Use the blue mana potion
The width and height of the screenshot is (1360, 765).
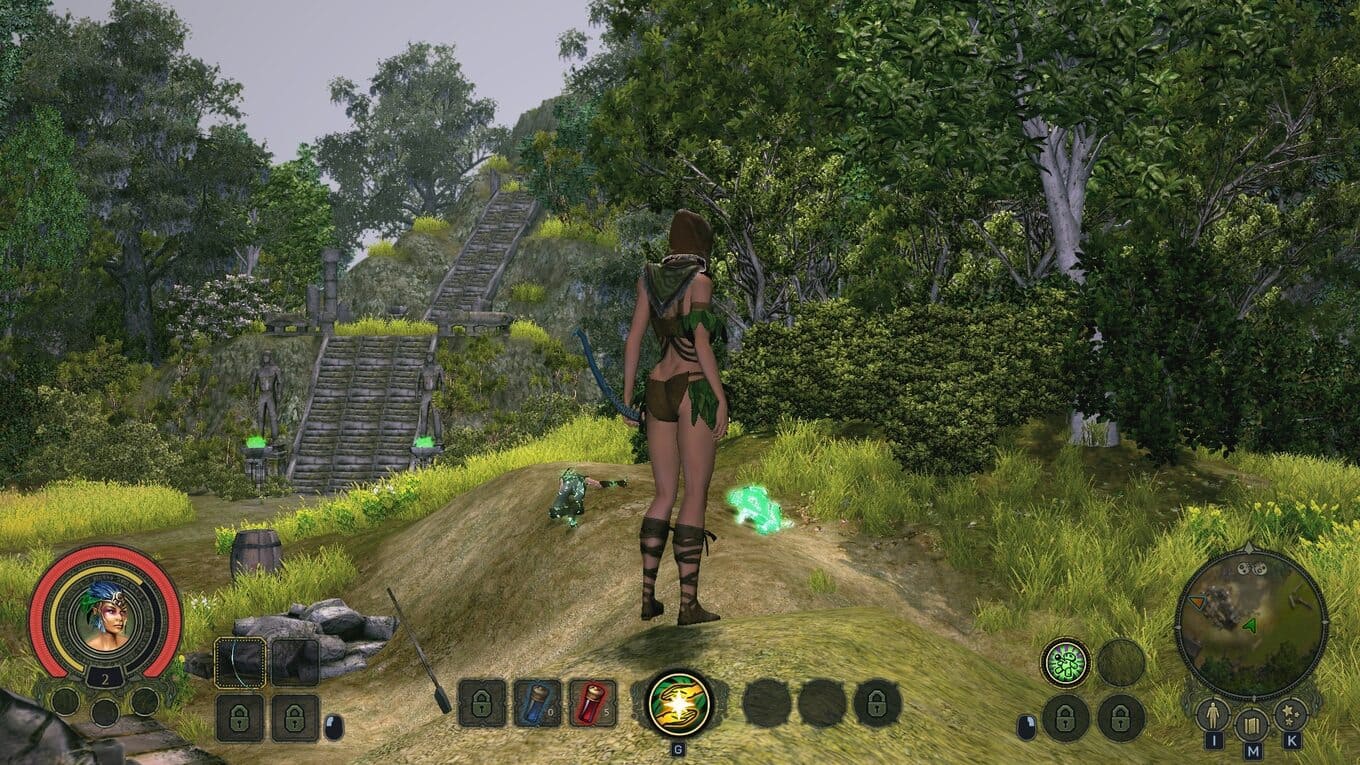[x=537, y=703]
